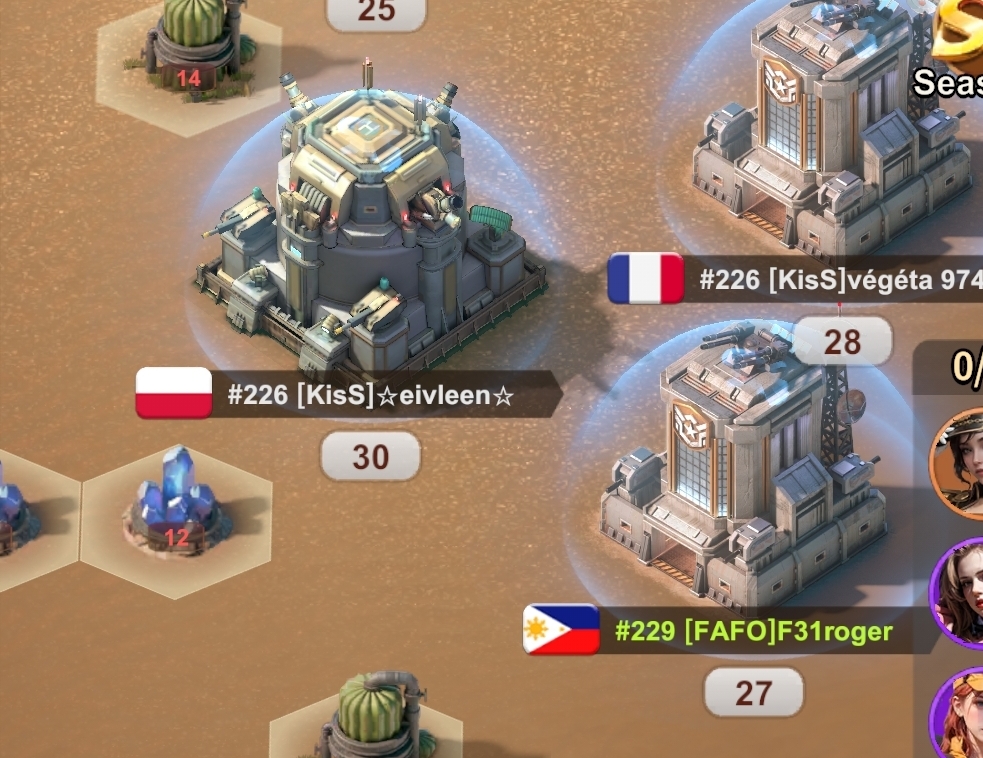
Task: Choose the red-haired hero portrait
Action: click(960, 715)
